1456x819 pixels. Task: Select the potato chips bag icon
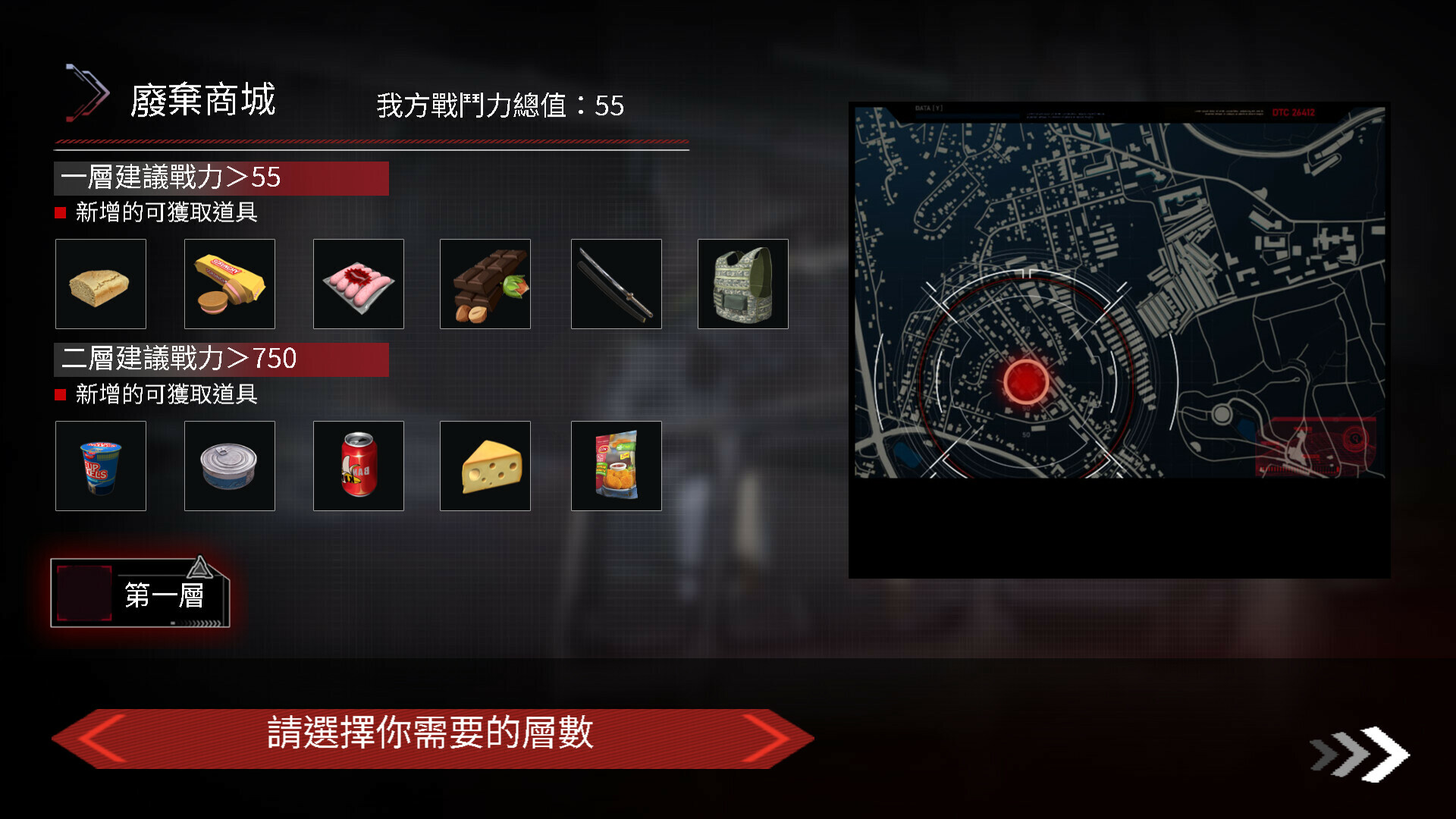click(x=616, y=466)
